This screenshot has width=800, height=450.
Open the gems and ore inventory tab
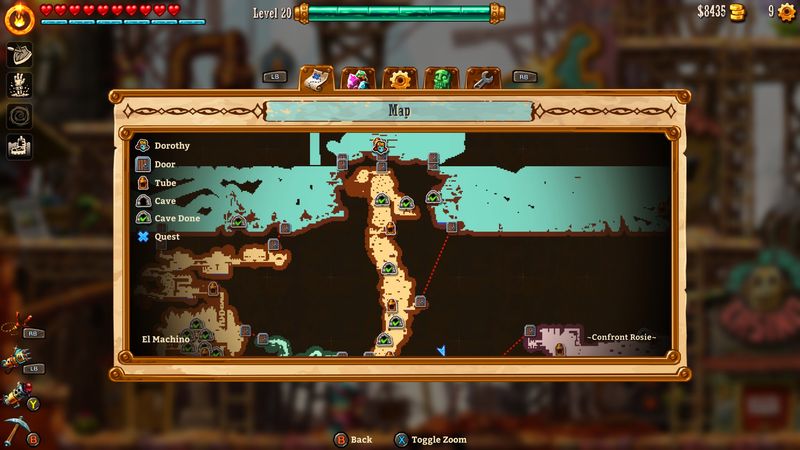click(357, 79)
